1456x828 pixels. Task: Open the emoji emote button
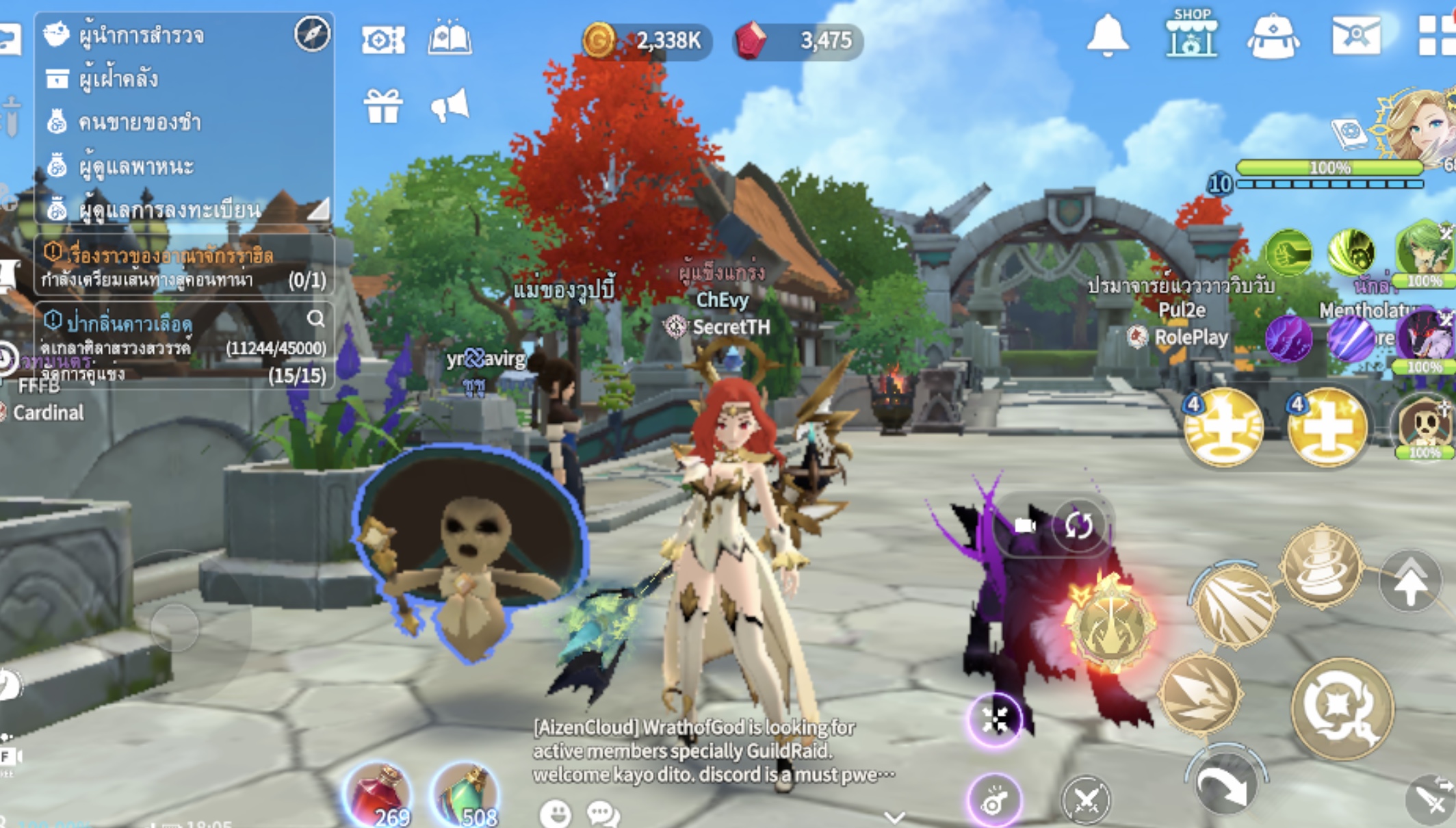[555, 814]
